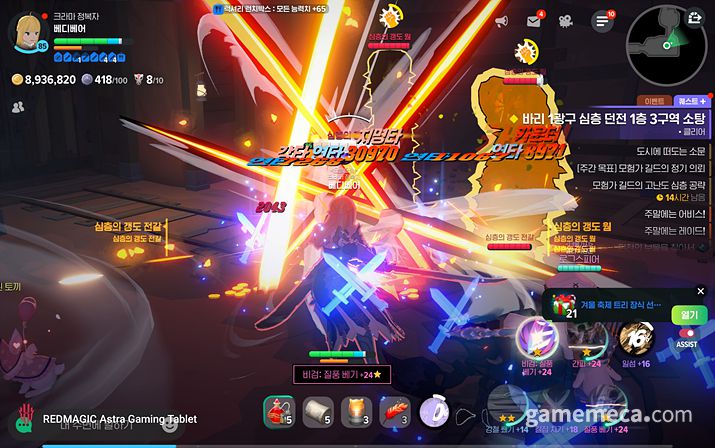The width and height of the screenshot is (715, 448).
Task: Switch to the 이벤트 tab
Action: (655, 101)
